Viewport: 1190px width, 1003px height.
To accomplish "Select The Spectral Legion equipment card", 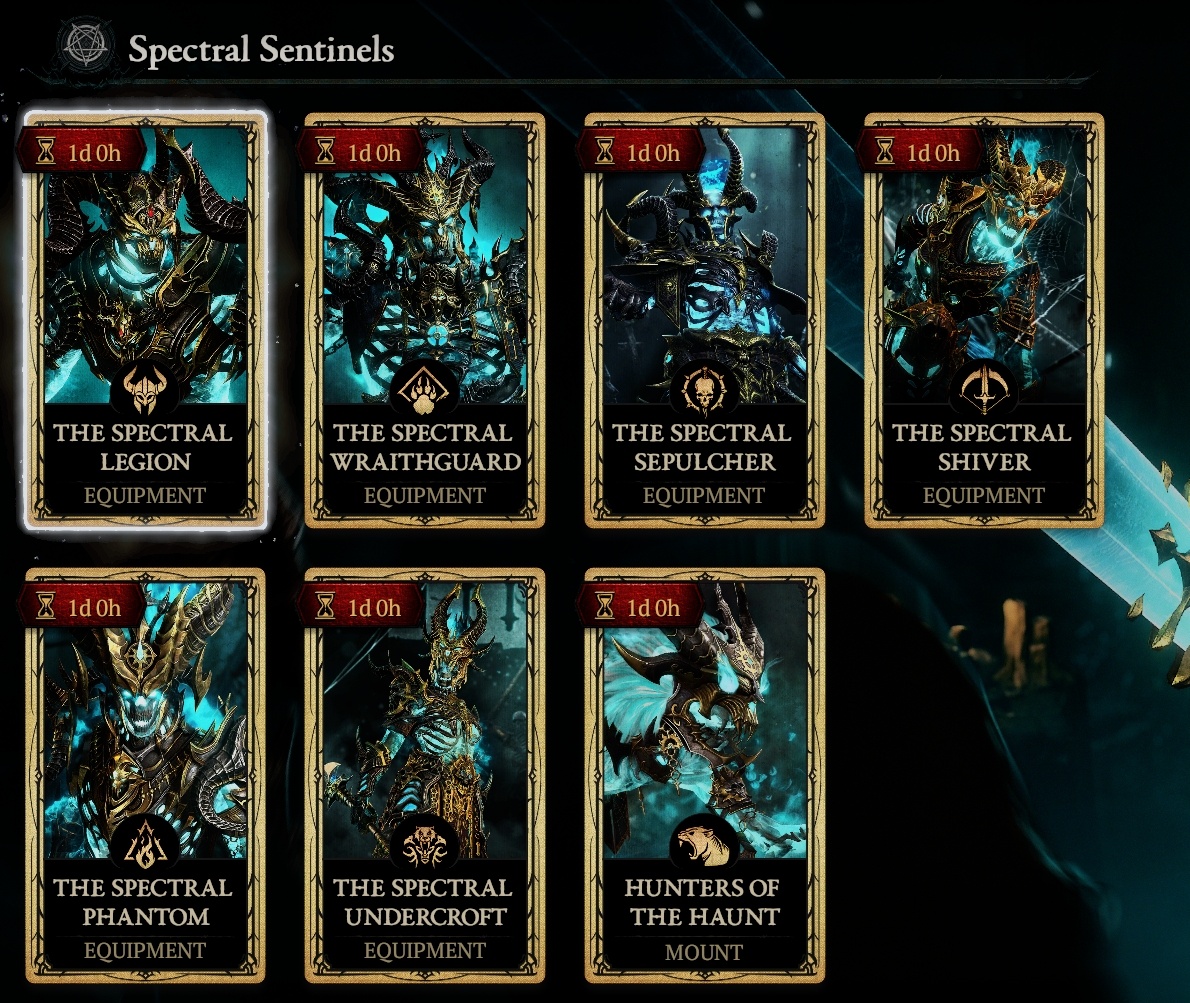I will [x=145, y=320].
